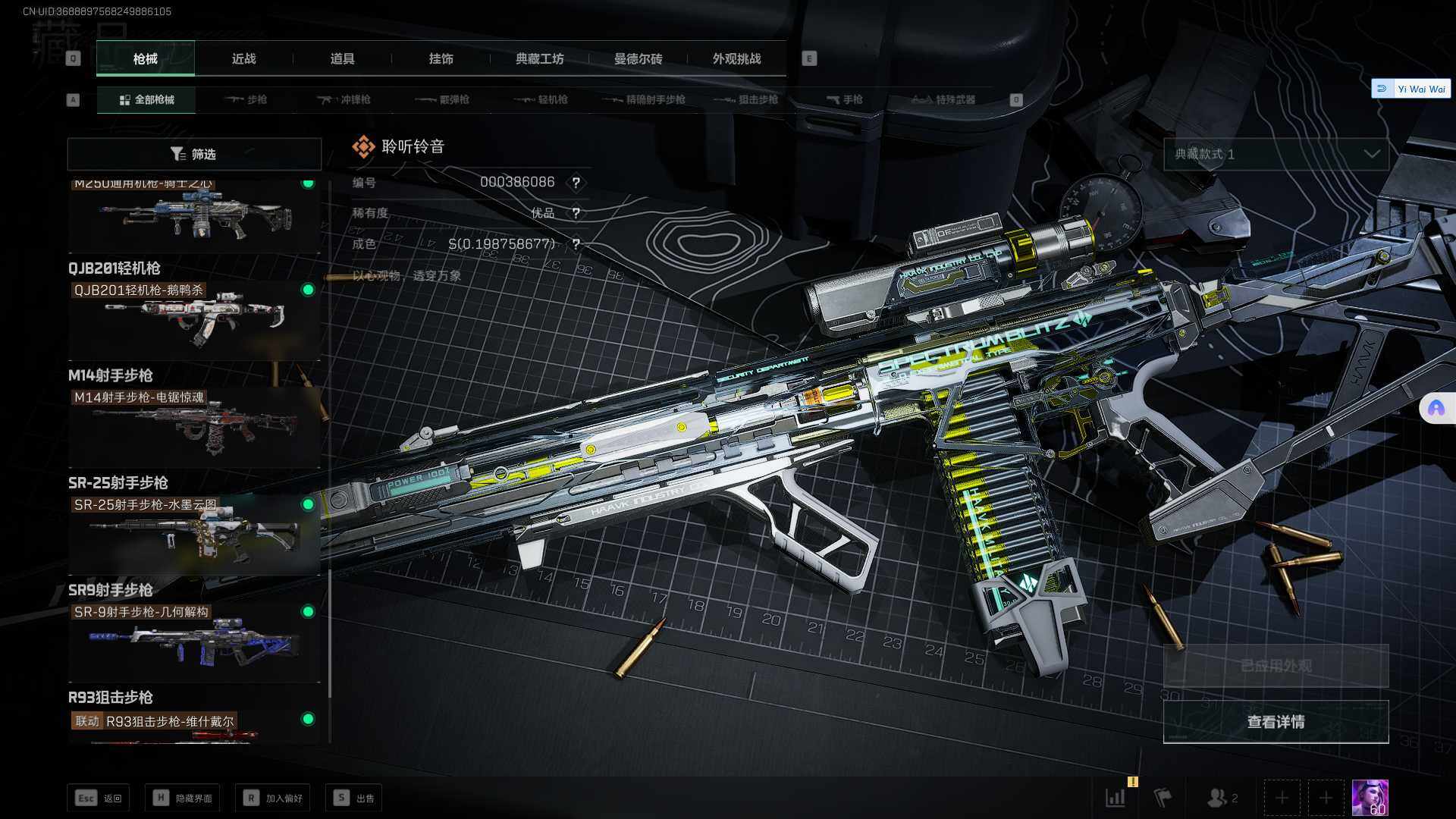
Task: Click the 查看详情 view details button
Action: tap(1276, 722)
